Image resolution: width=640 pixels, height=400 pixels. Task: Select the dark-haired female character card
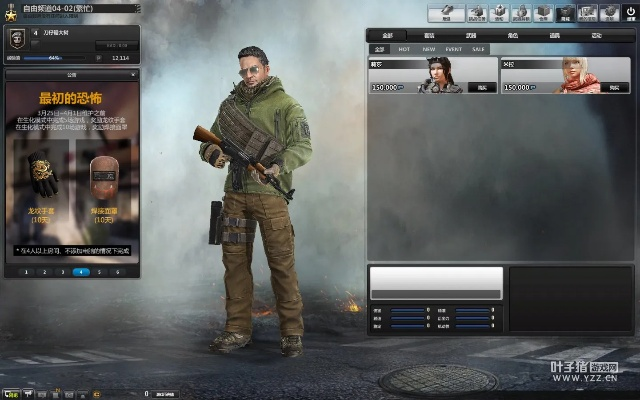click(x=432, y=75)
